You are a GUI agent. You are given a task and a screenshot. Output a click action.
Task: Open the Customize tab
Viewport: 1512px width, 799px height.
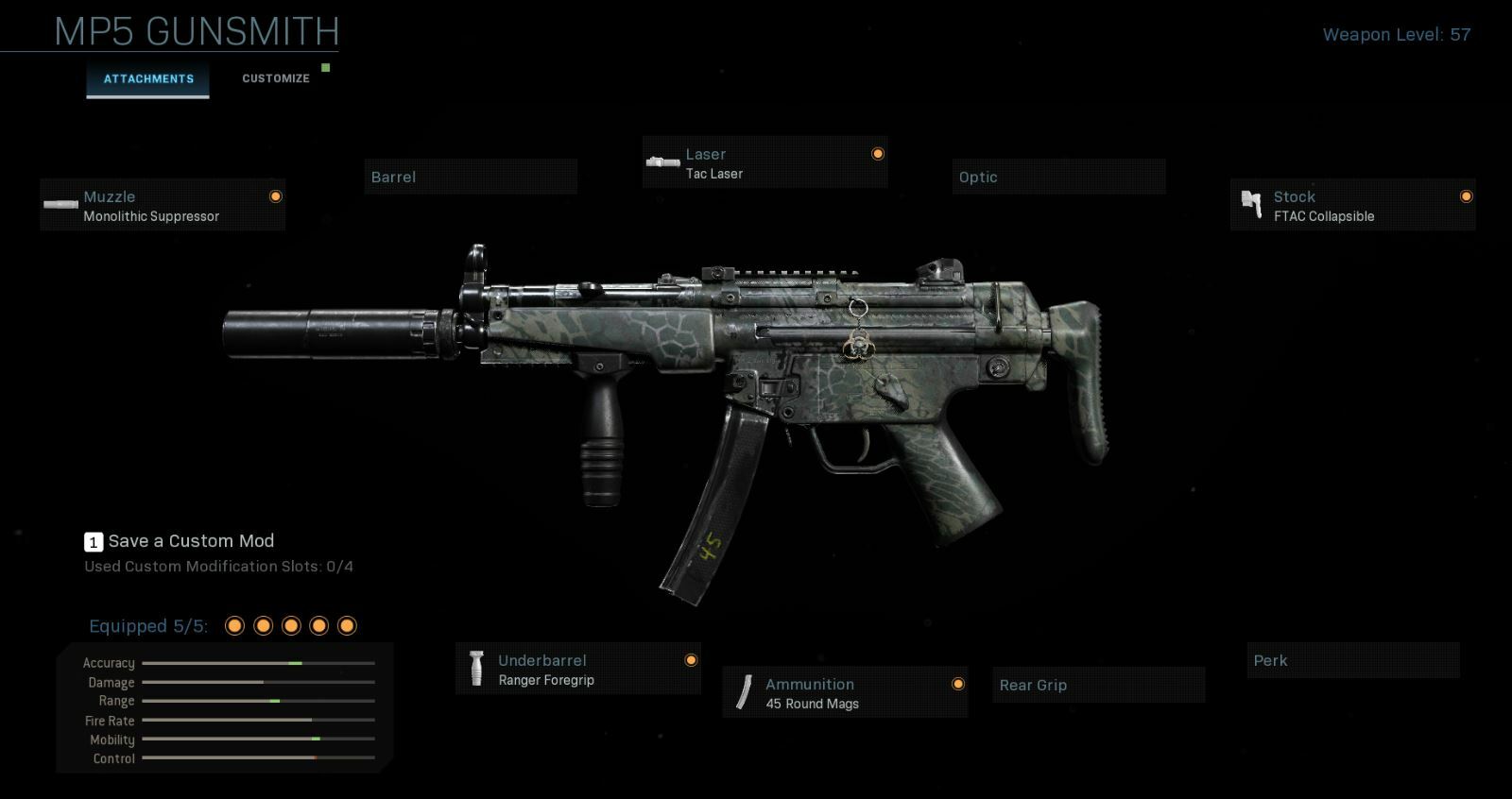pos(276,78)
